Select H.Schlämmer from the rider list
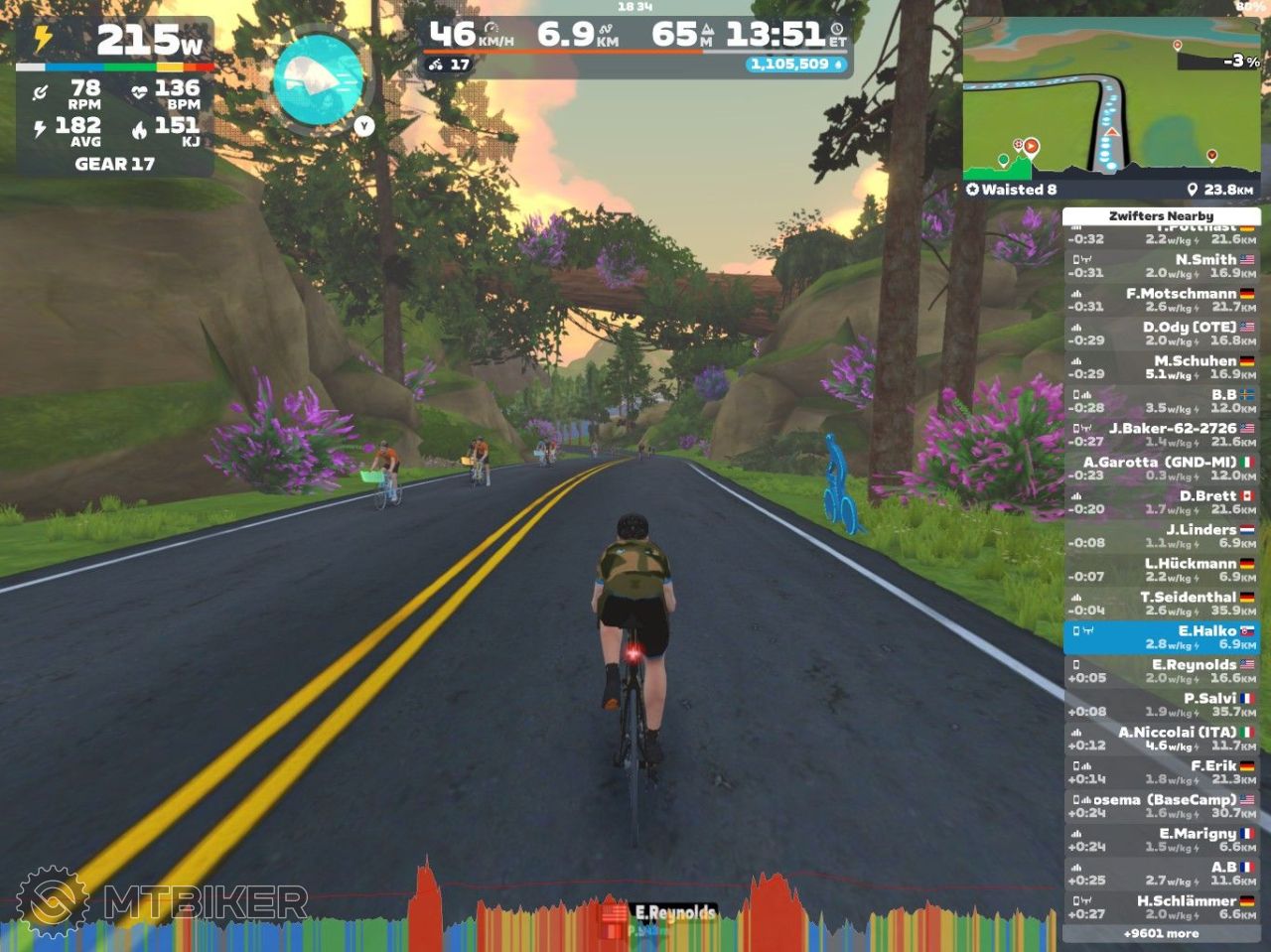 click(1161, 907)
